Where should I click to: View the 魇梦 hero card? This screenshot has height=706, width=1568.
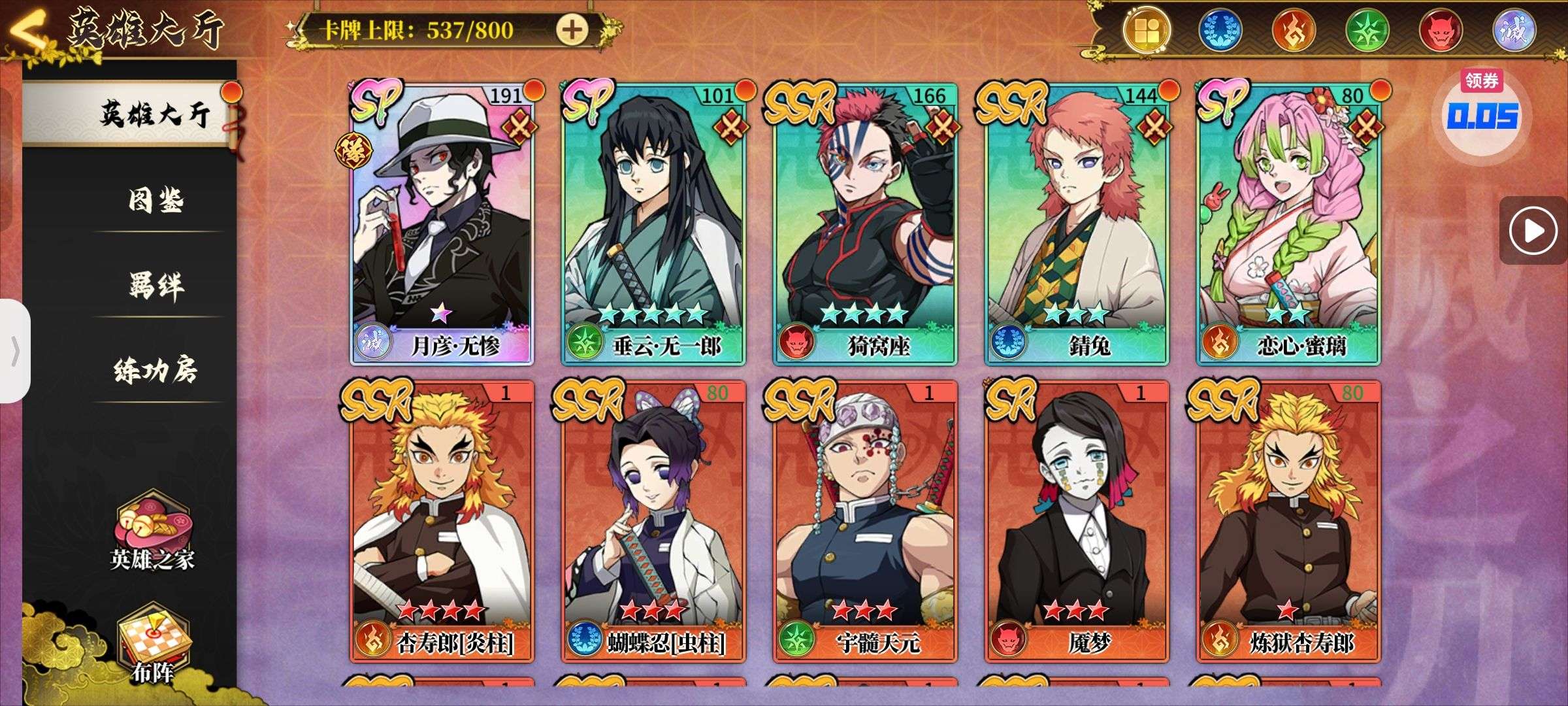(1077, 520)
